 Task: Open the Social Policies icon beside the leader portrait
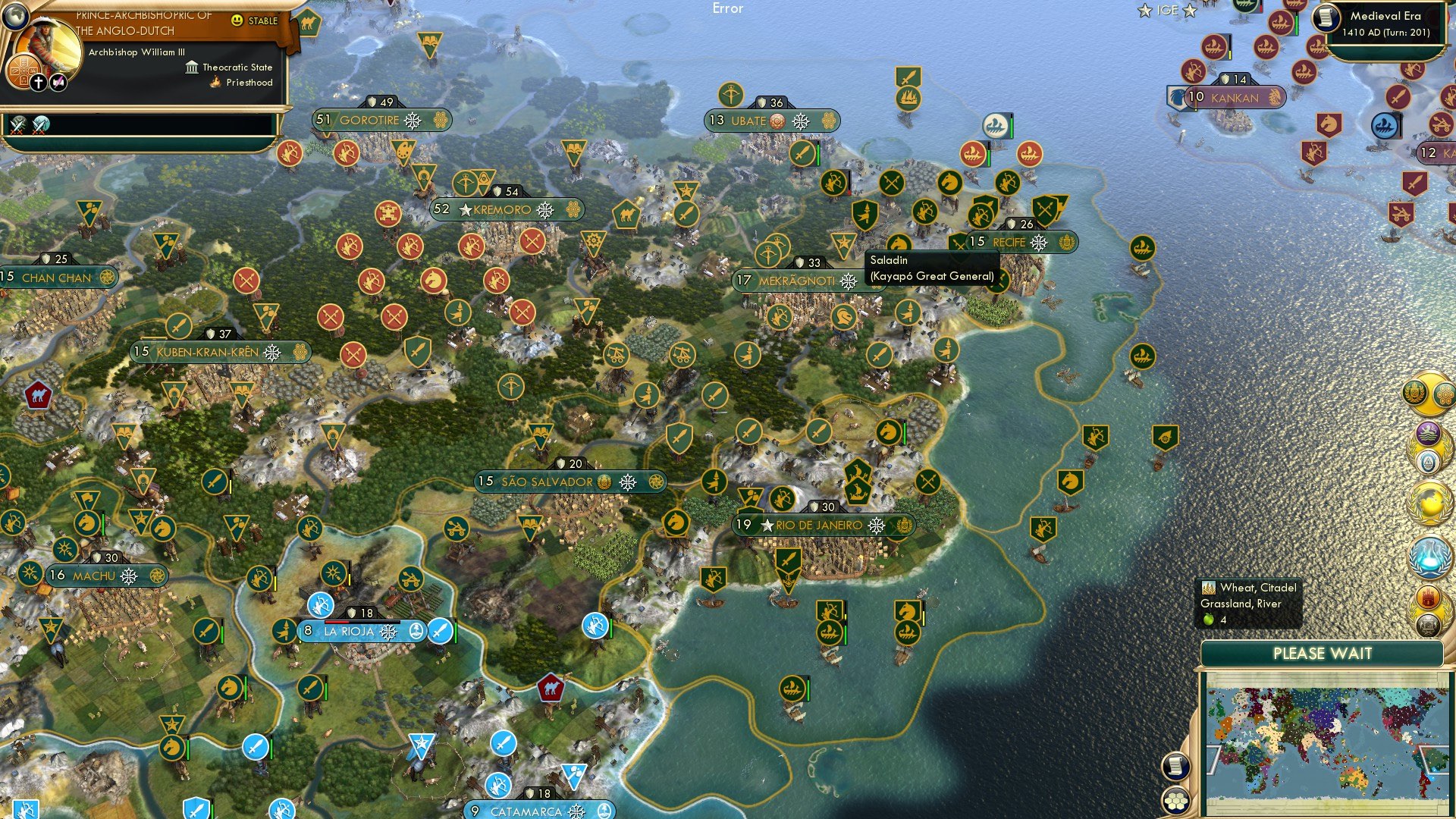(x=23, y=72)
